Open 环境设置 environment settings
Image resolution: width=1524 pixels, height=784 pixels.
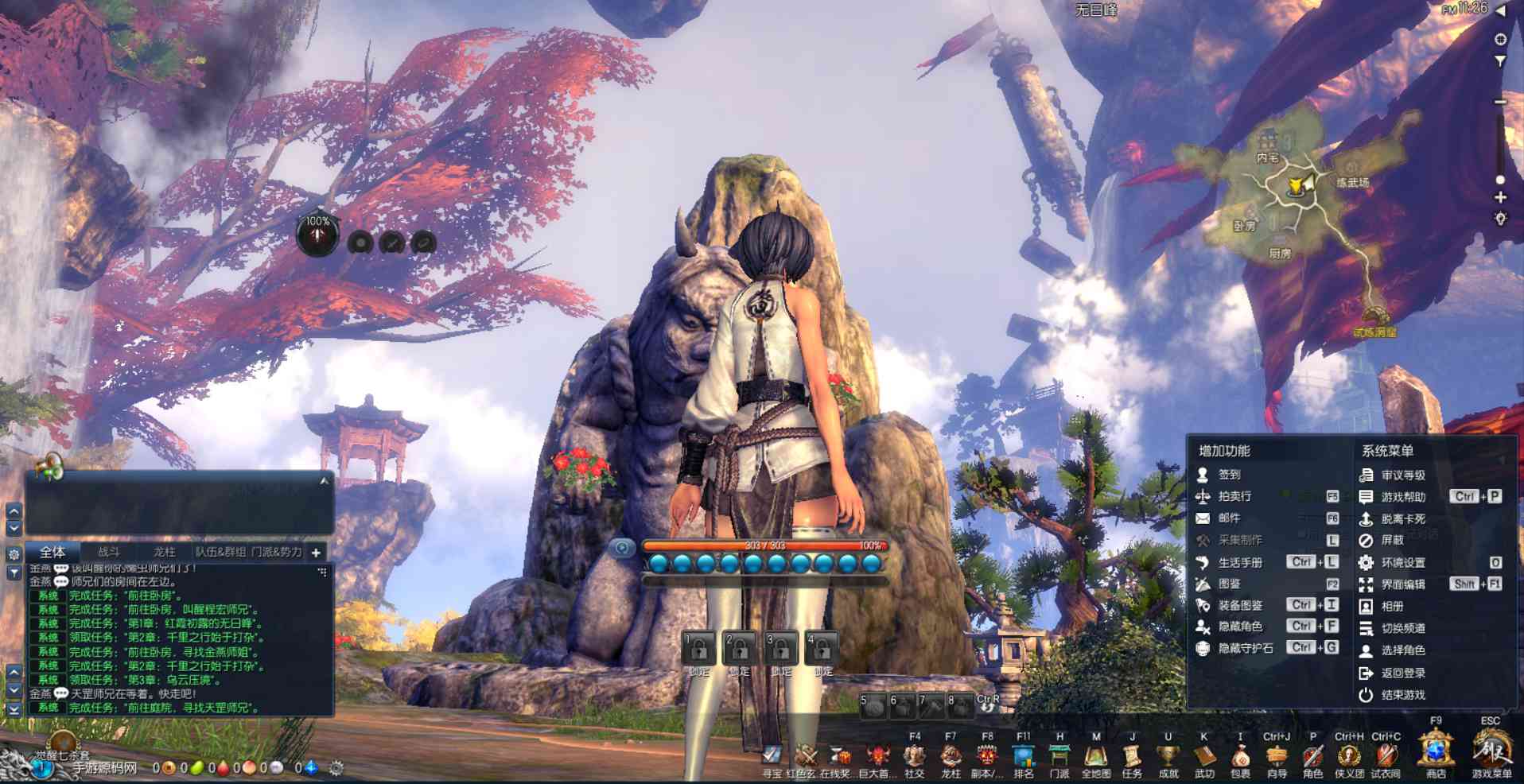(1402, 563)
